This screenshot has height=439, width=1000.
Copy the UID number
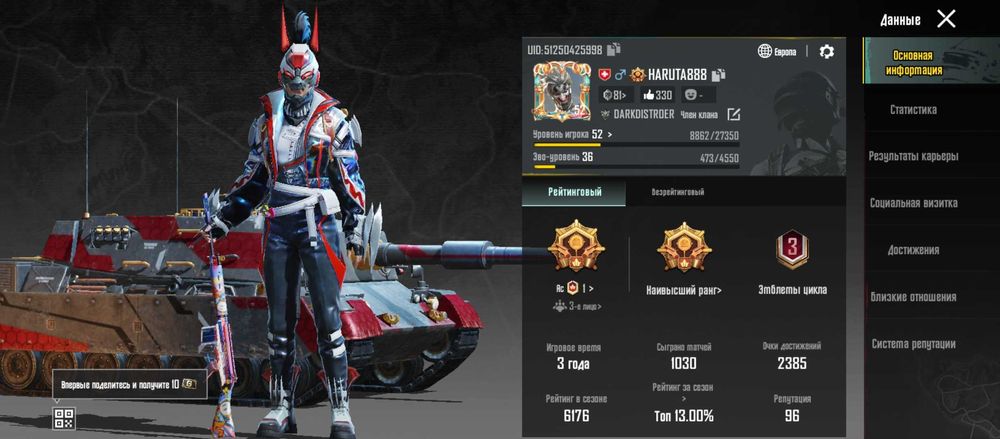point(614,49)
